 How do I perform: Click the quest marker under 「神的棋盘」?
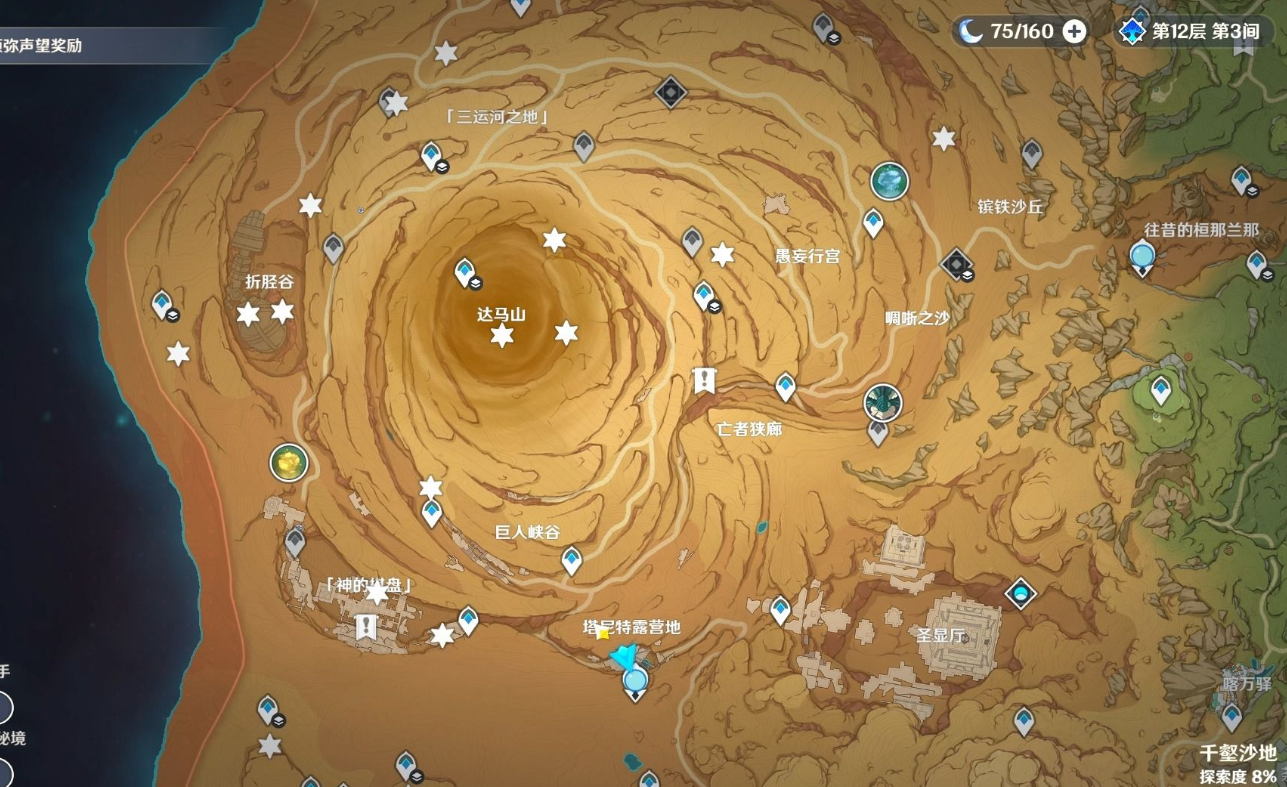[366, 627]
